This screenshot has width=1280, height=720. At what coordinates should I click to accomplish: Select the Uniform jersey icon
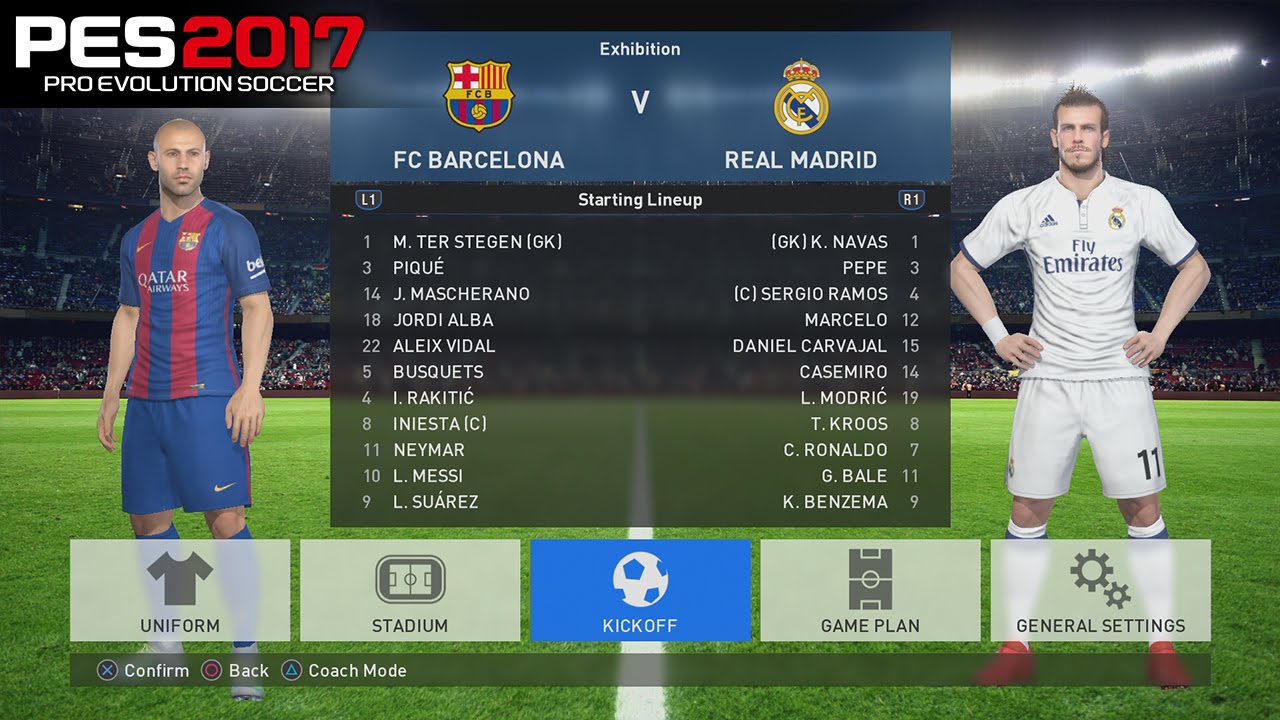tap(178, 578)
